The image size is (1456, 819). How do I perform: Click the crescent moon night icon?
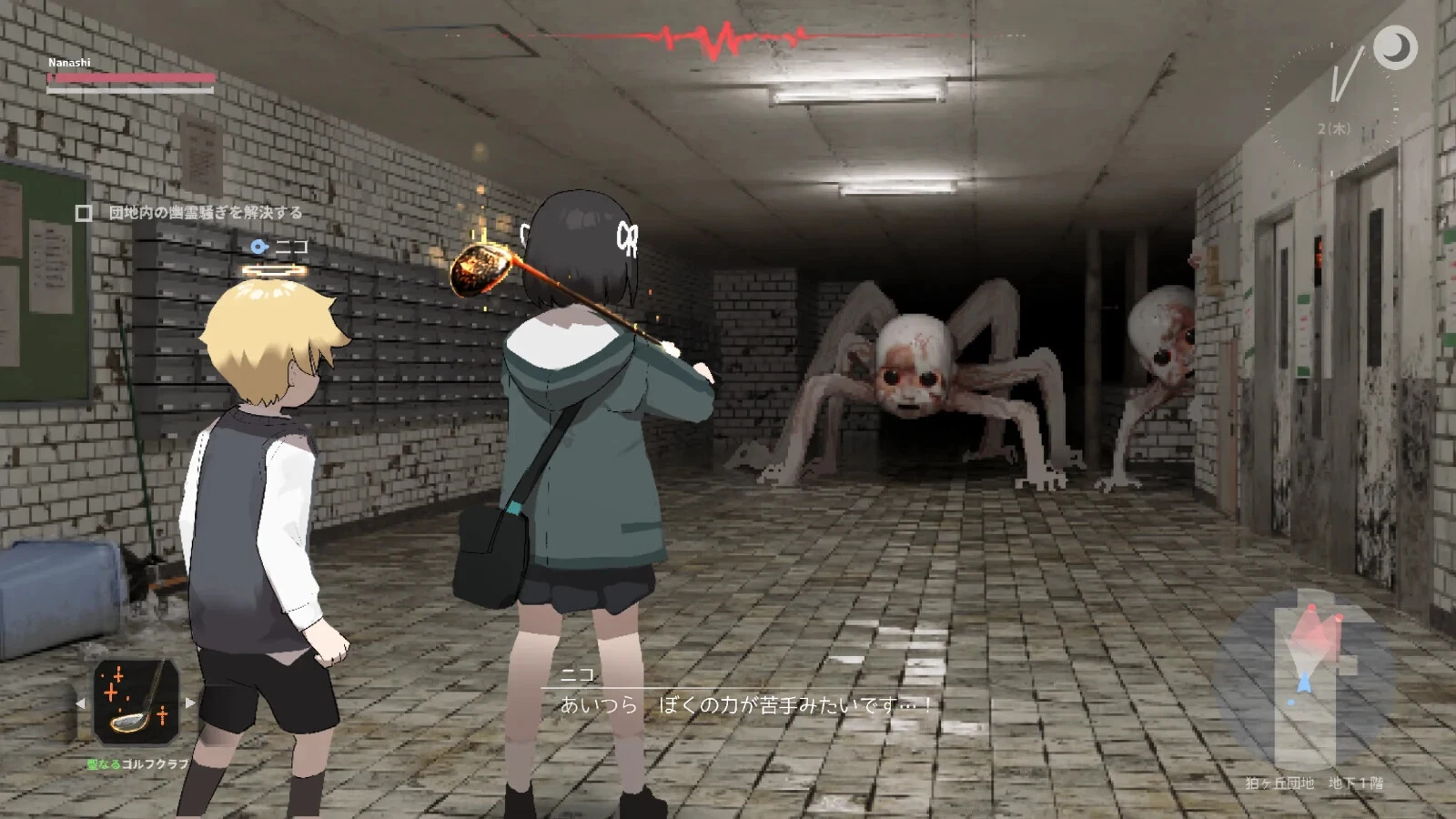pyautogui.click(x=1394, y=47)
